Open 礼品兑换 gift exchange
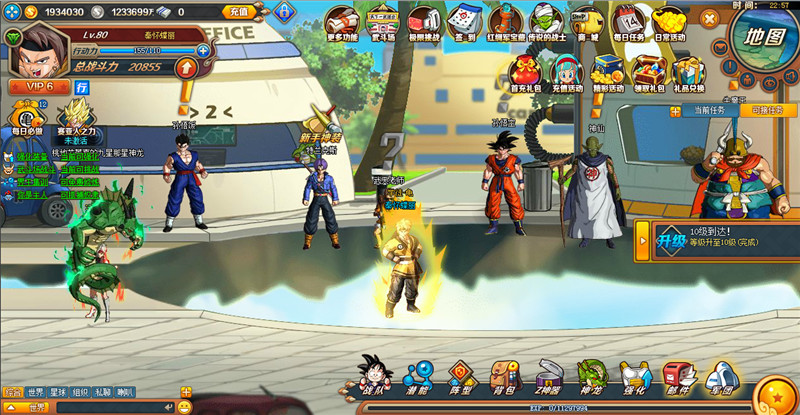Image resolution: width=800 pixels, height=415 pixels. pyautogui.click(x=688, y=73)
